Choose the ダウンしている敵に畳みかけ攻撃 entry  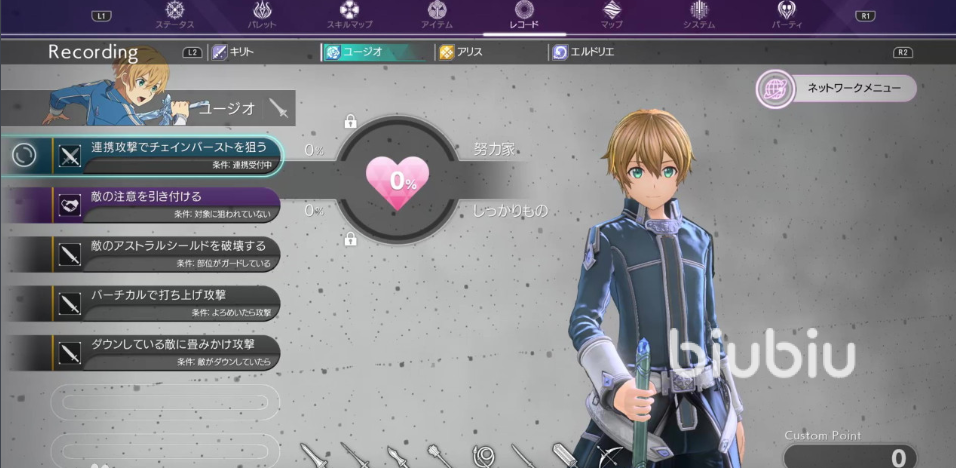pos(165,350)
